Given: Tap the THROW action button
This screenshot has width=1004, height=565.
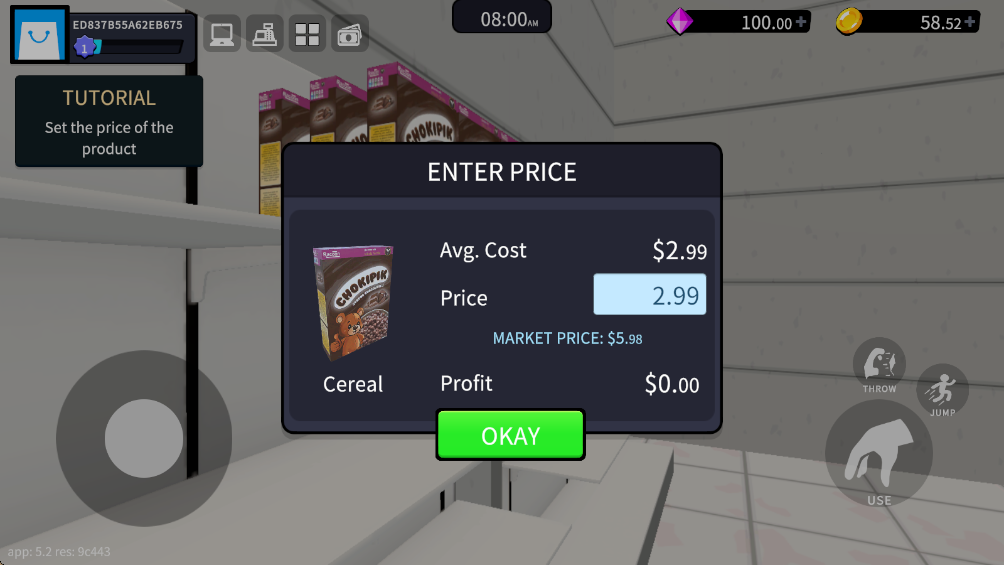Looking at the screenshot, I should [x=879, y=365].
